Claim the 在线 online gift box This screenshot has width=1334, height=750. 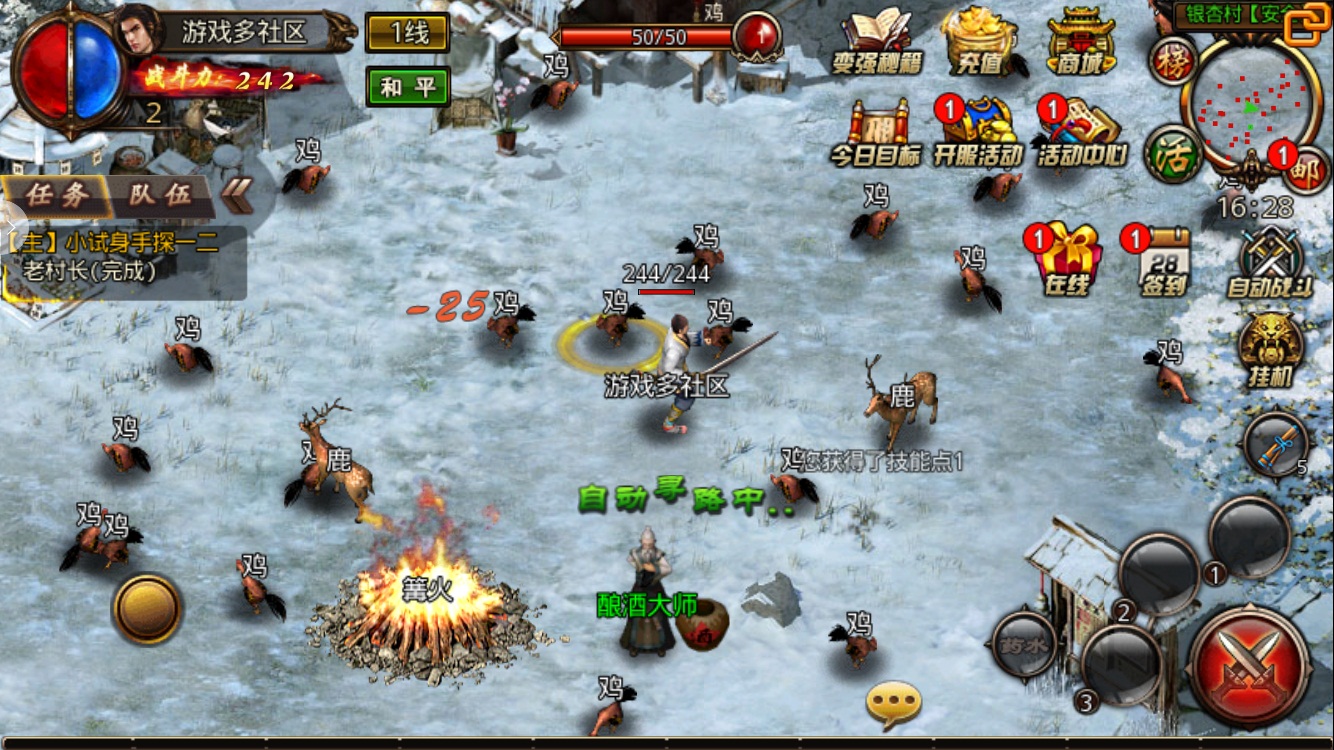point(1067,260)
